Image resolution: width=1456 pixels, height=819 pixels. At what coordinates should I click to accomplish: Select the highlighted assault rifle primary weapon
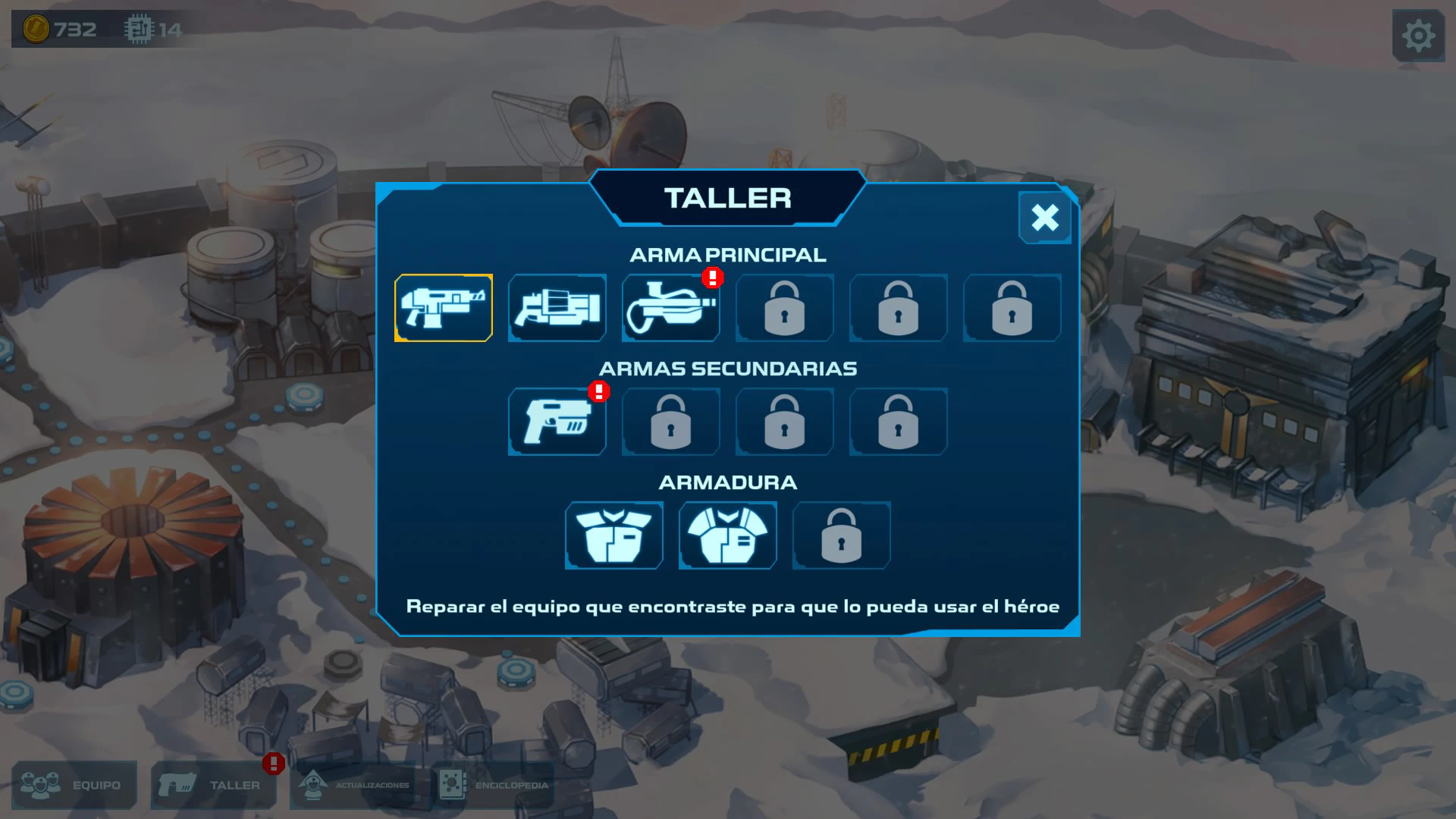pyautogui.click(x=444, y=308)
